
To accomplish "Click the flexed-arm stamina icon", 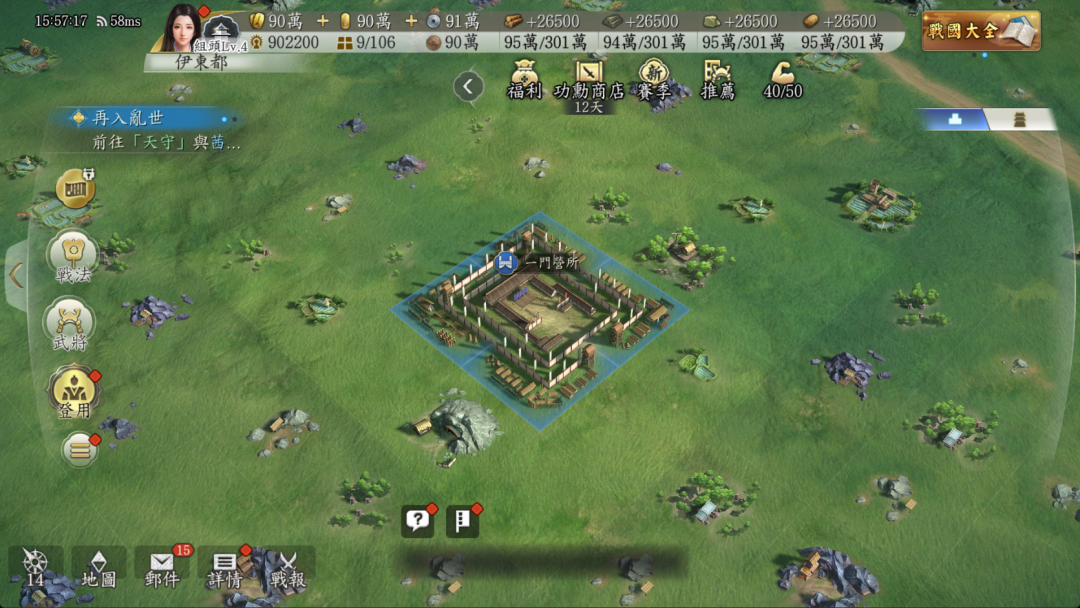I will tap(783, 79).
